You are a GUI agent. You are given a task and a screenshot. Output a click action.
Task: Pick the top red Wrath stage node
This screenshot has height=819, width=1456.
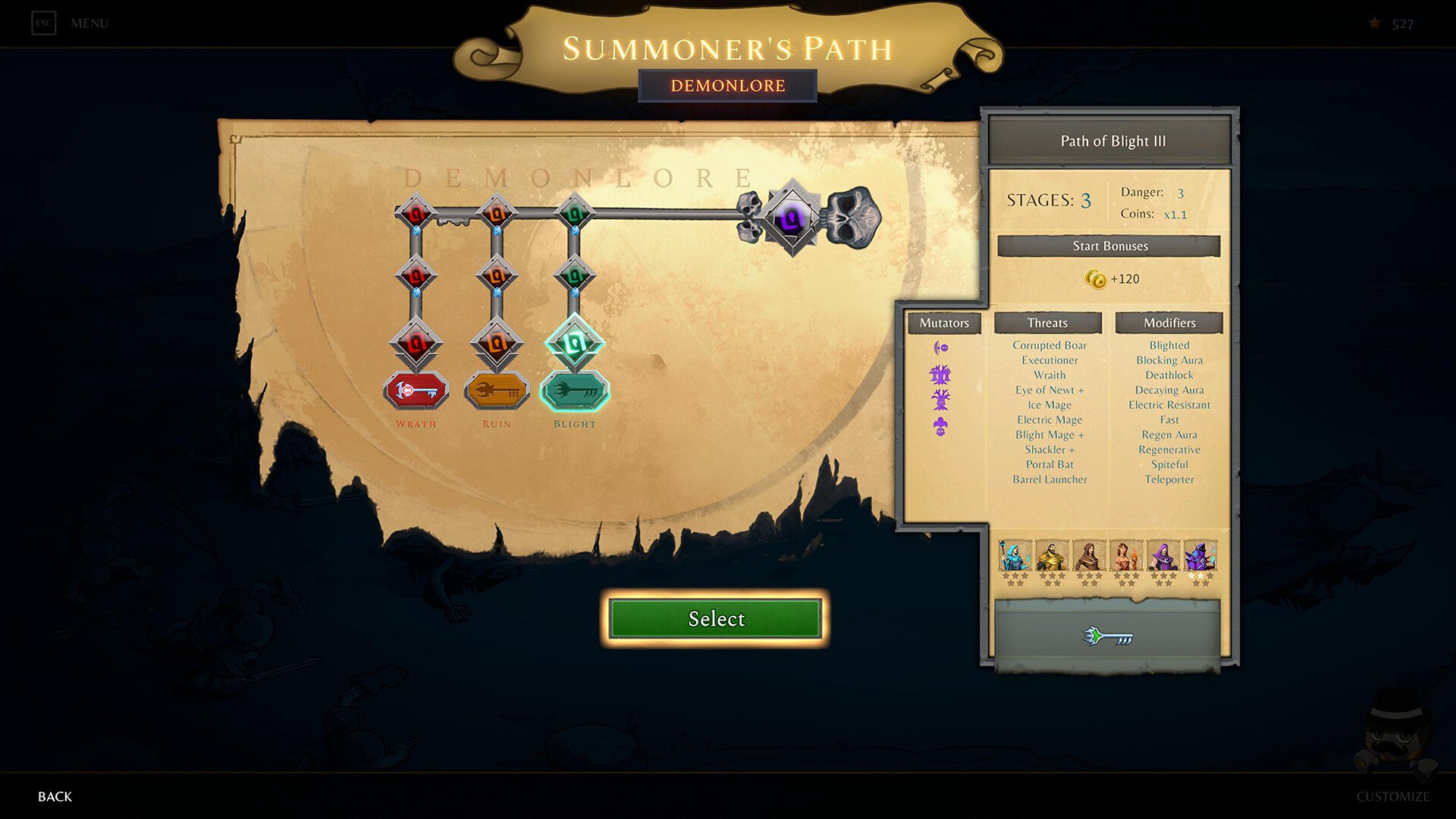pyautogui.click(x=416, y=213)
